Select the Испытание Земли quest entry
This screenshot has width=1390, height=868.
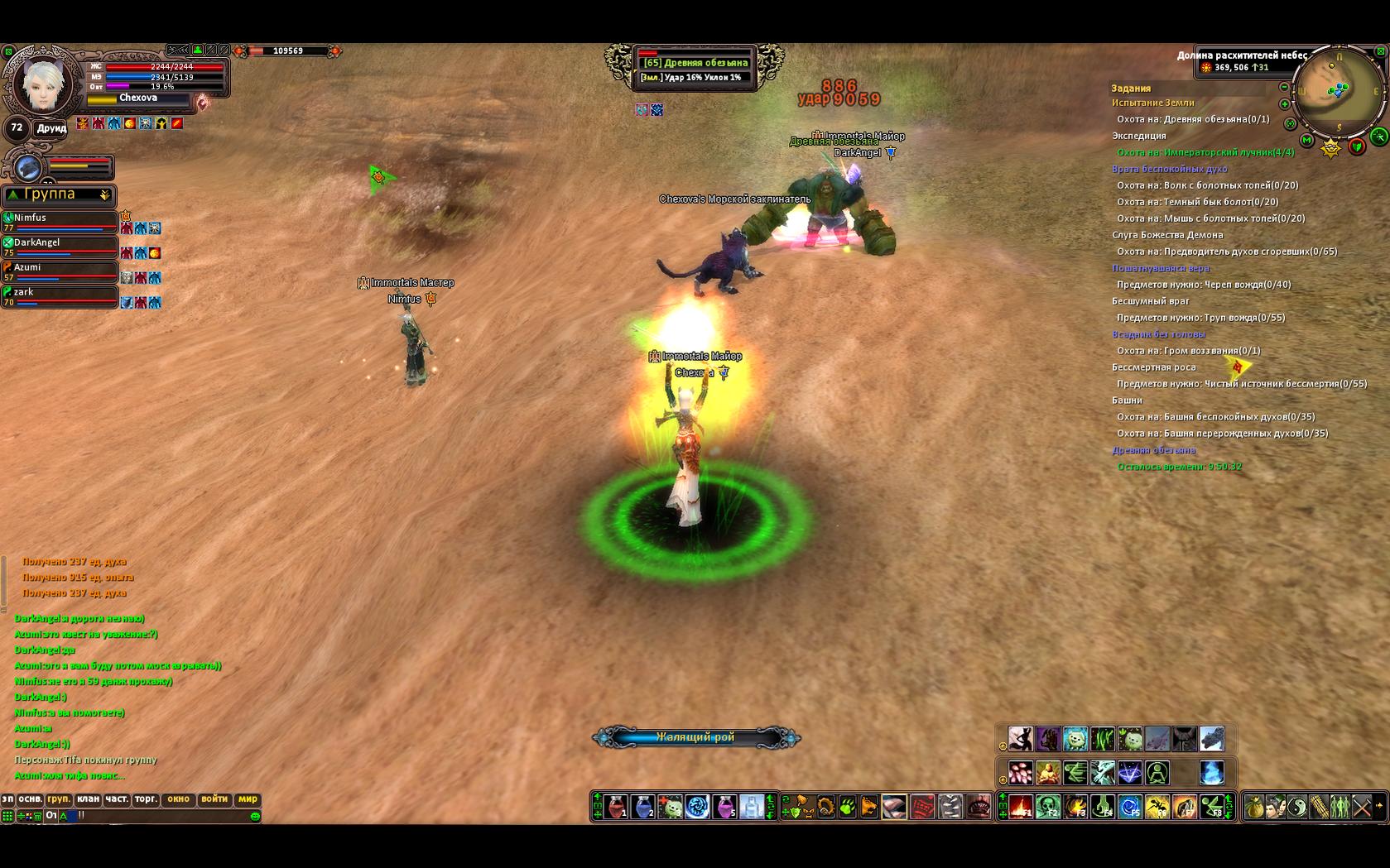(1152, 103)
